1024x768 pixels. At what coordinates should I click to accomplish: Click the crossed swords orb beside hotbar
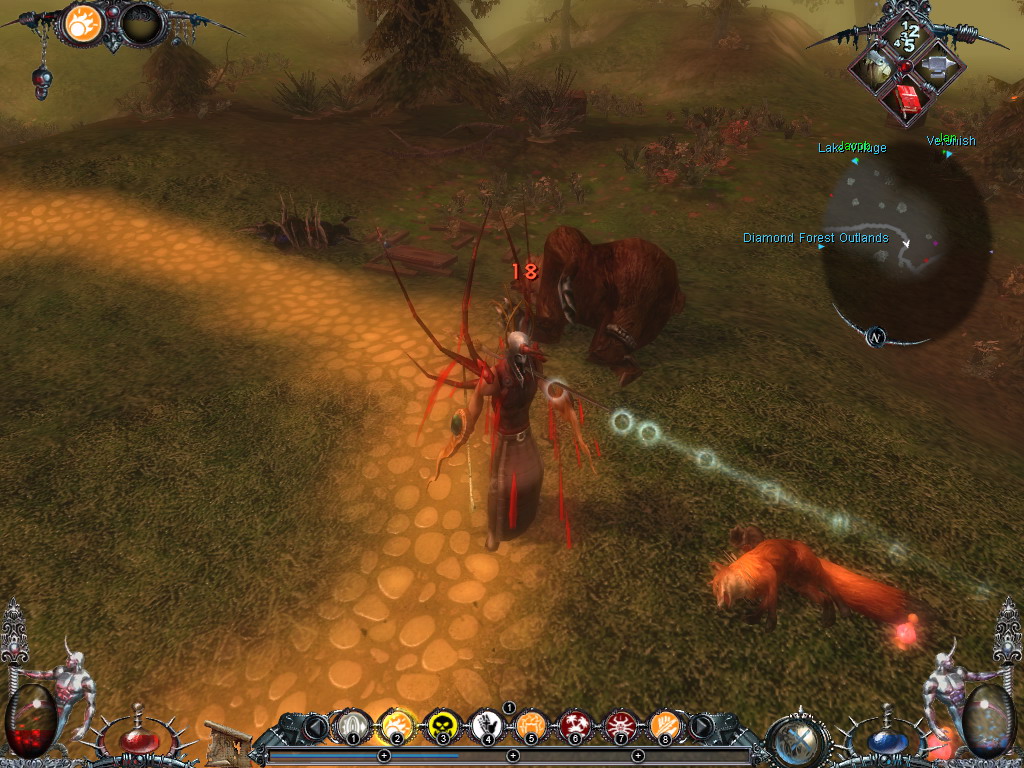(798, 738)
